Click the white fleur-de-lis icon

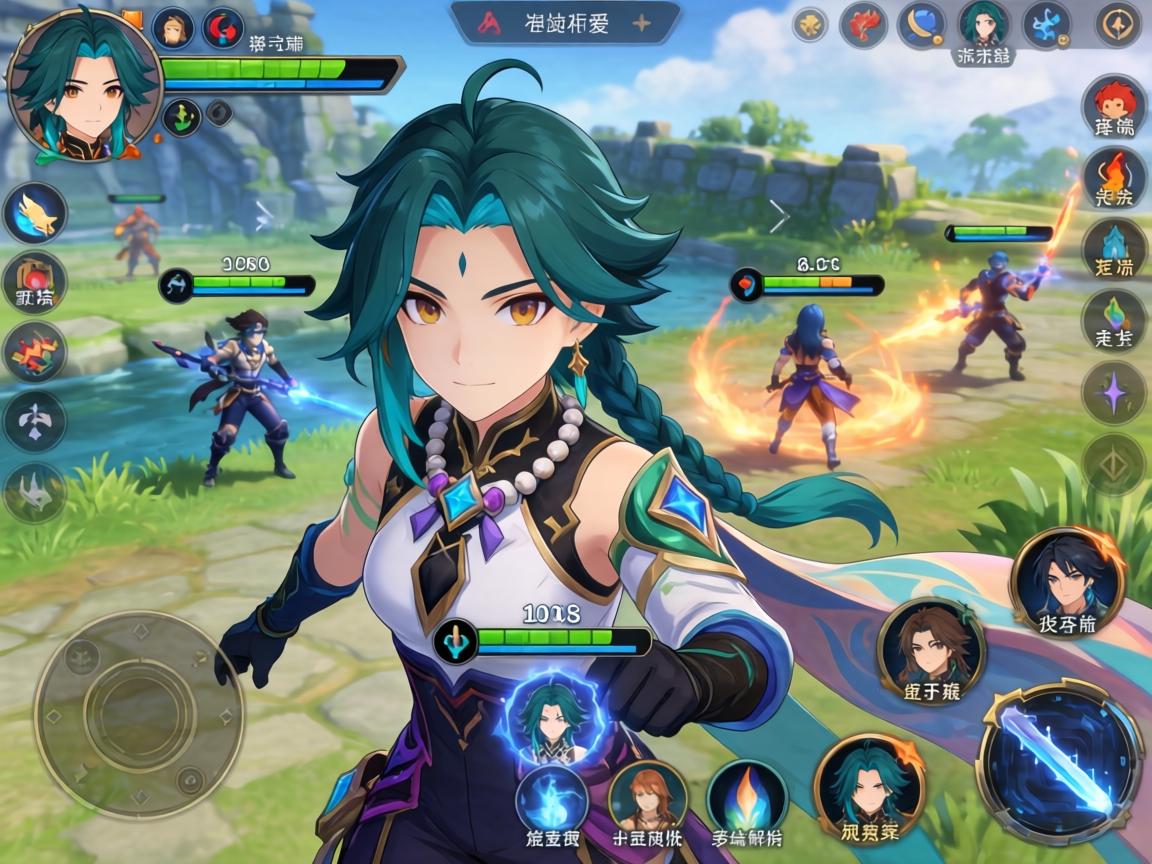pyautogui.click(x=35, y=421)
